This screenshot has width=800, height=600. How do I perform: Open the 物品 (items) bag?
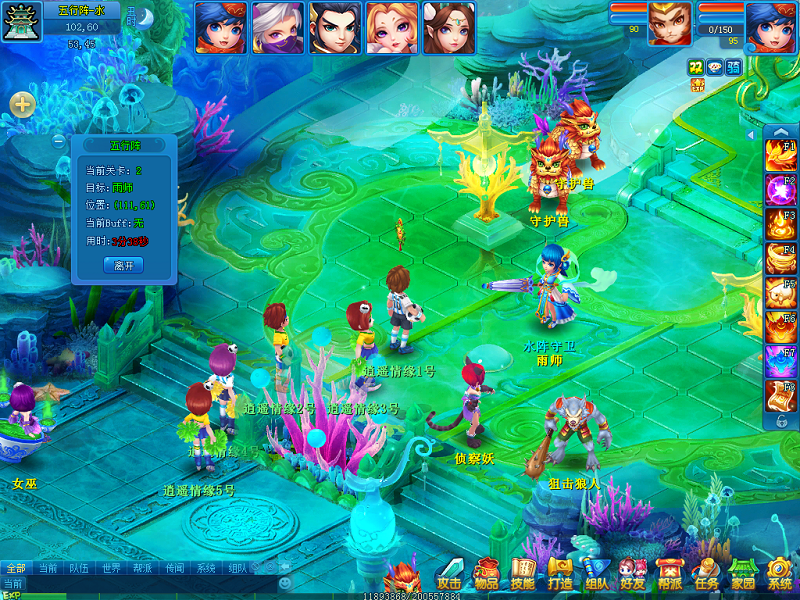pos(487,575)
